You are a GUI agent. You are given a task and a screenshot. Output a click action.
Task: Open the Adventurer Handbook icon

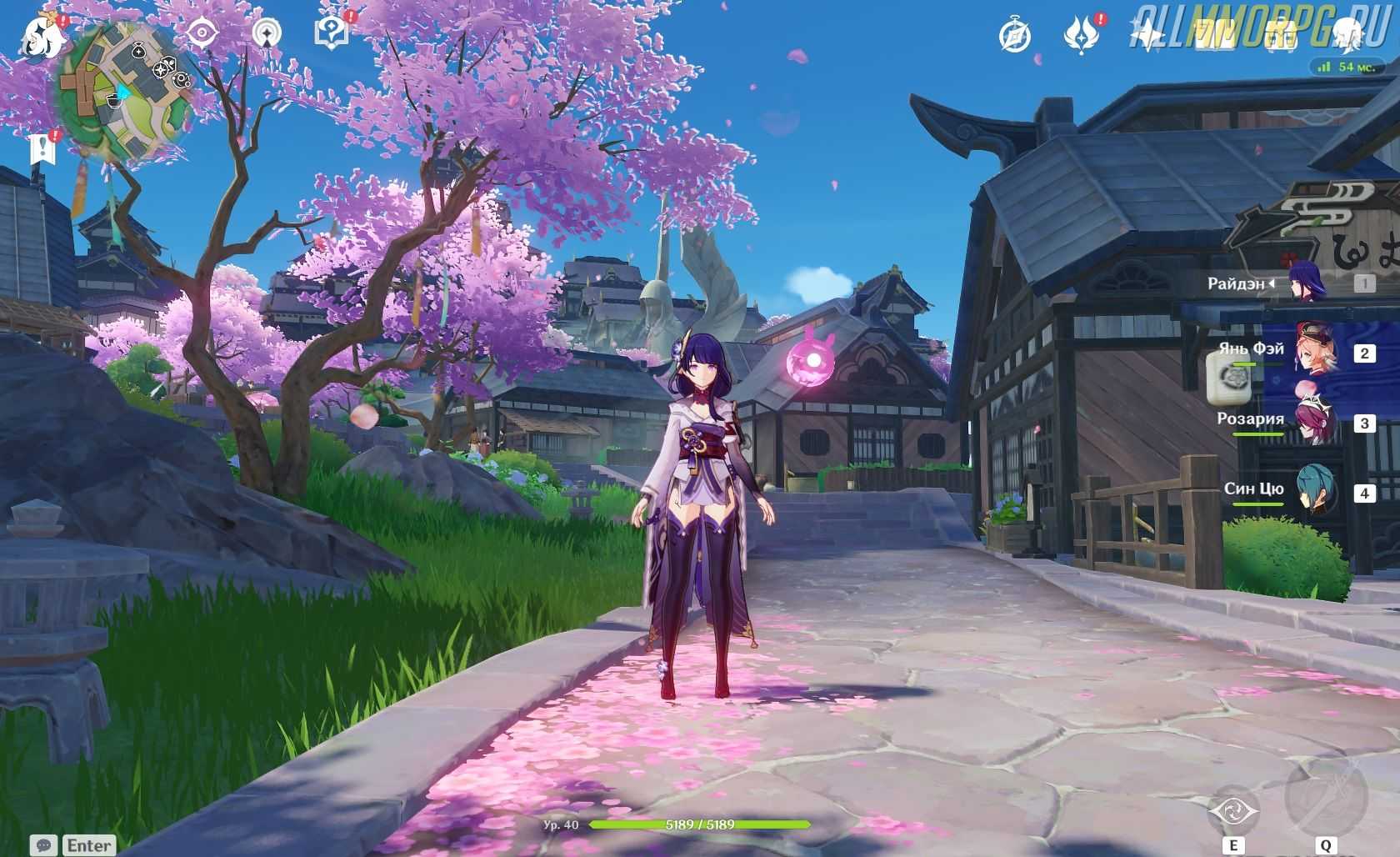[x=1214, y=33]
